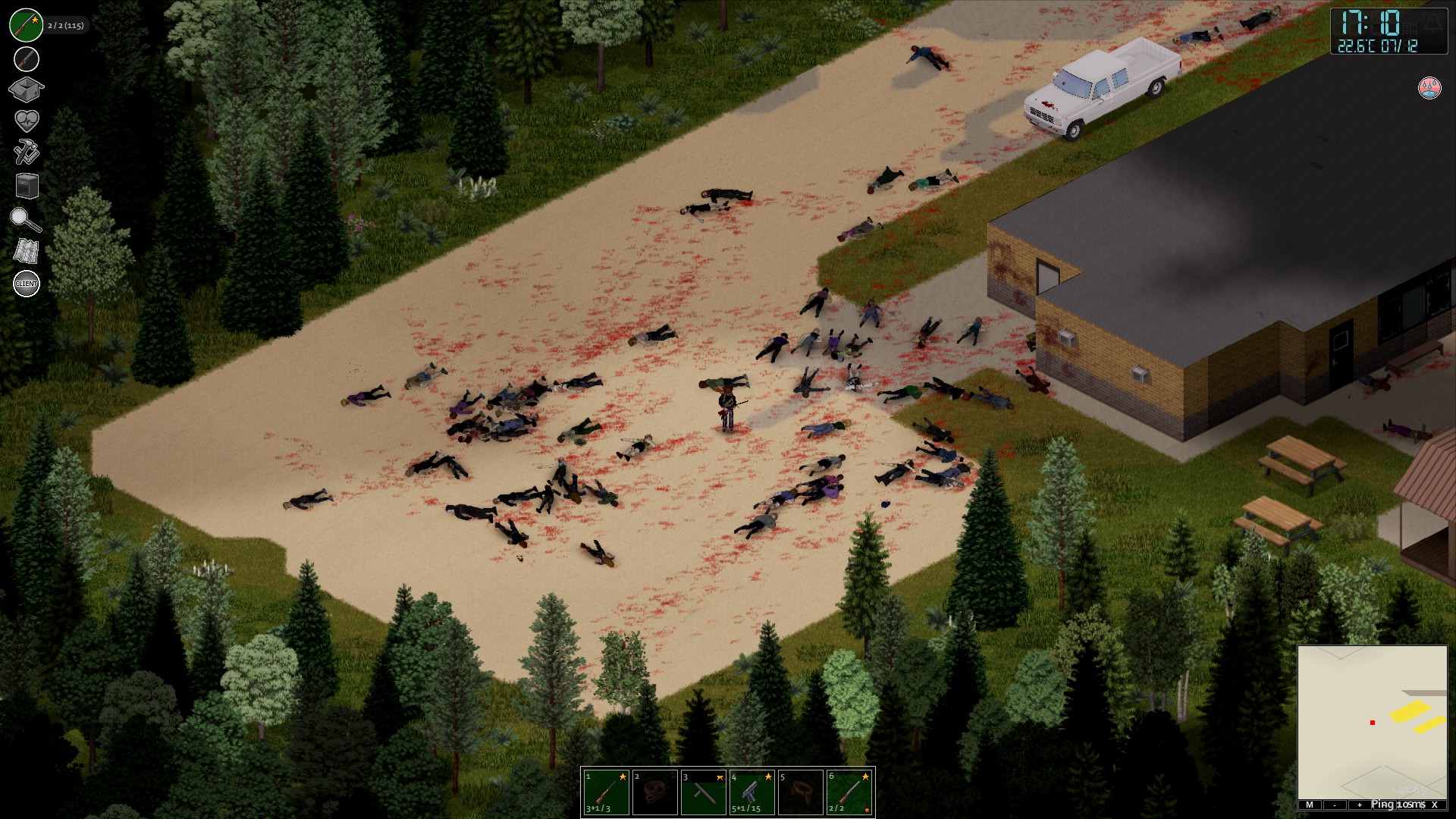Toggle the favorite star on hotbar slot 3

pos(720,777)
